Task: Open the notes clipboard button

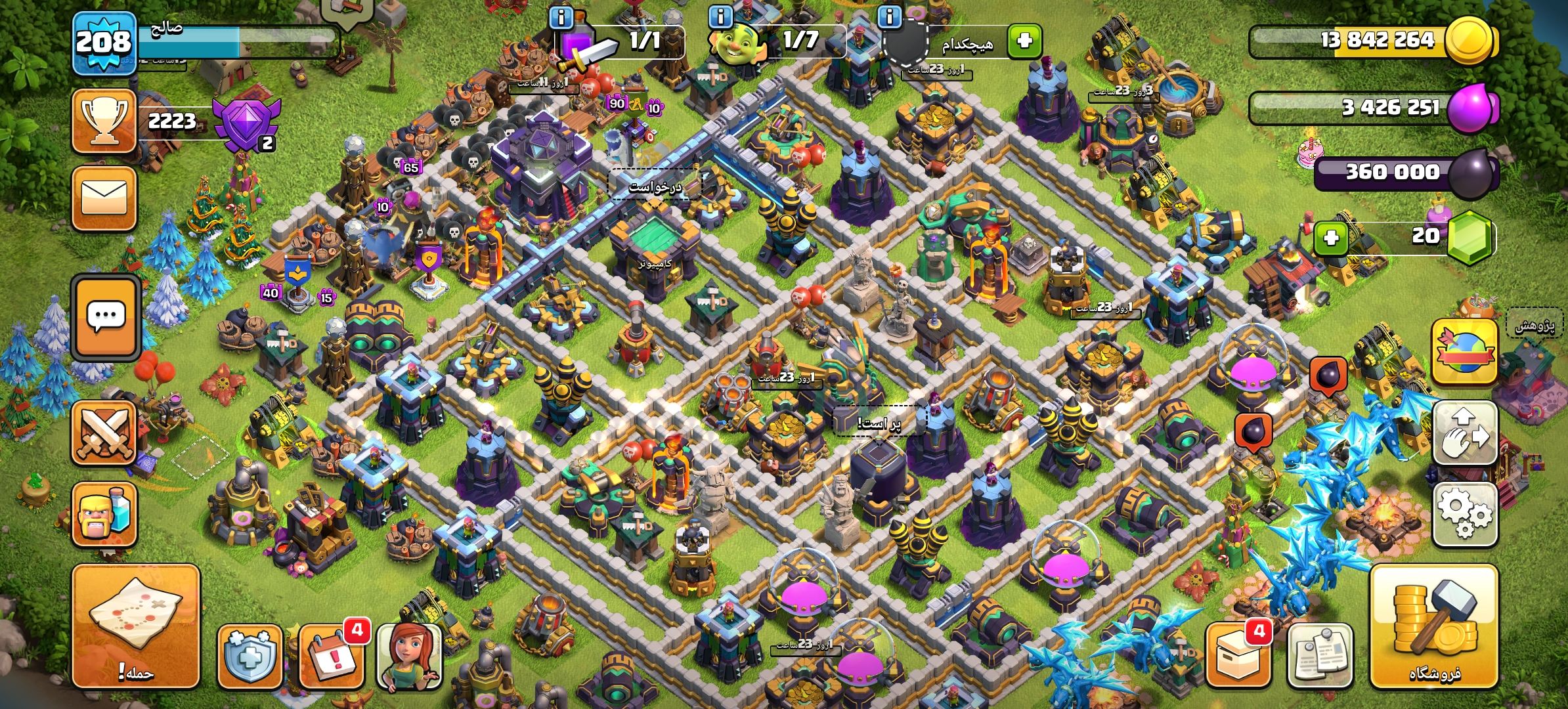Action: (1320, 656)
